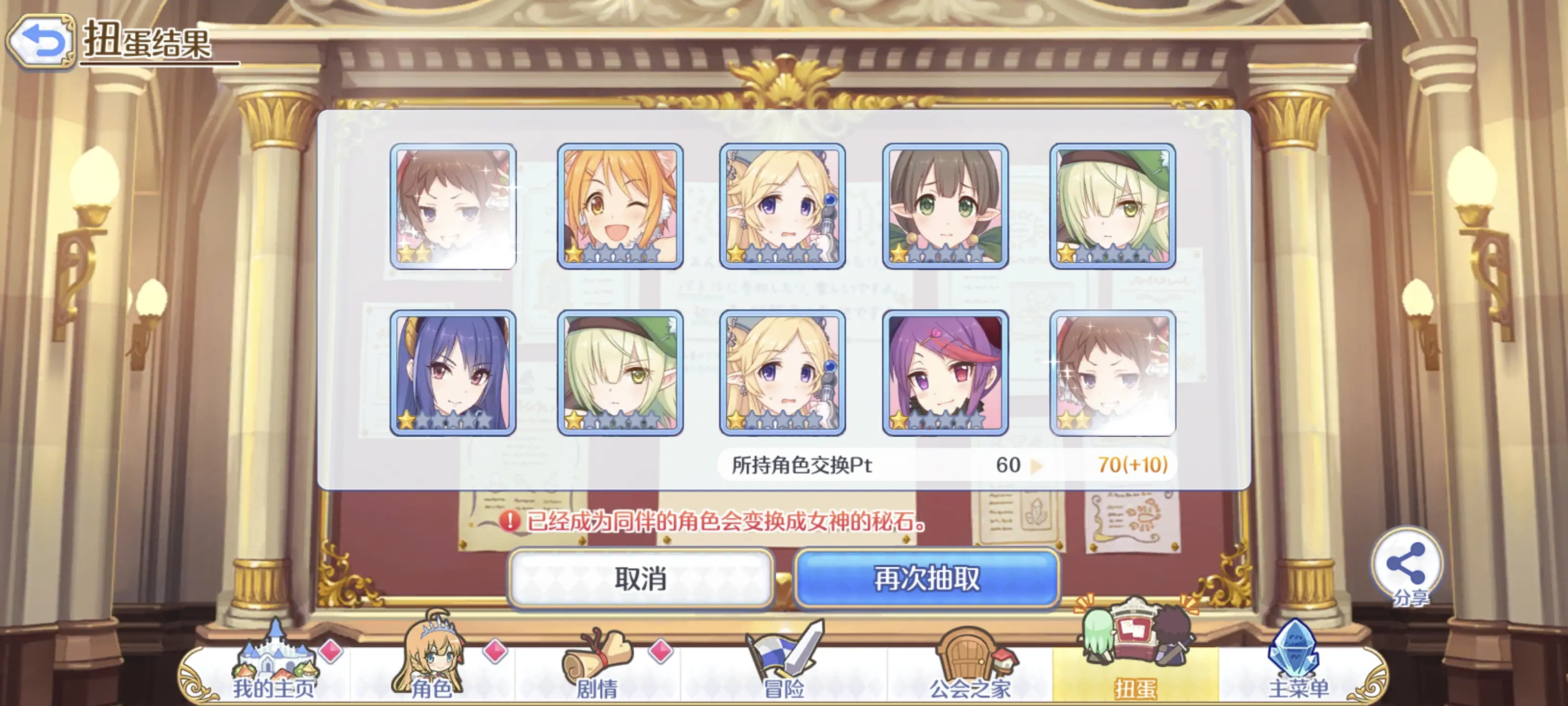Choose the dark-haired green-eyed elf portrait
Image resolution: width=1568 pixels, height=706 pixels.
tap(945, 206)
